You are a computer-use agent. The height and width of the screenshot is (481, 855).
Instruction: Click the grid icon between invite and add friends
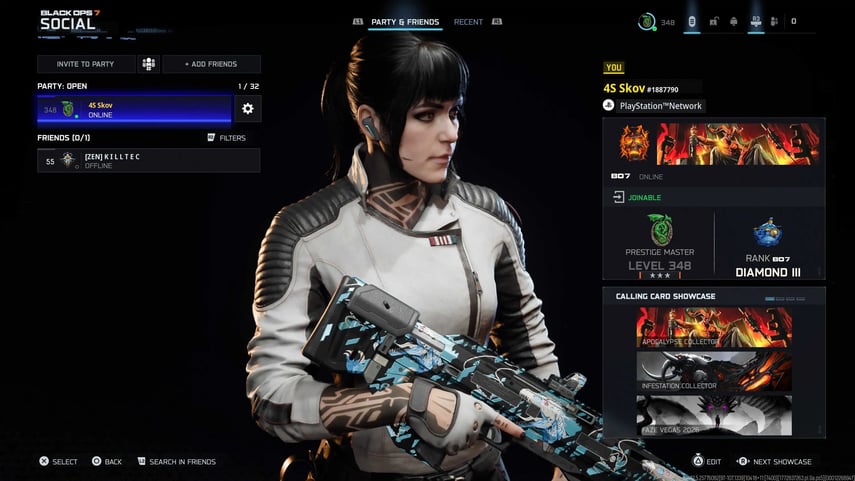[x=148, y=64]
